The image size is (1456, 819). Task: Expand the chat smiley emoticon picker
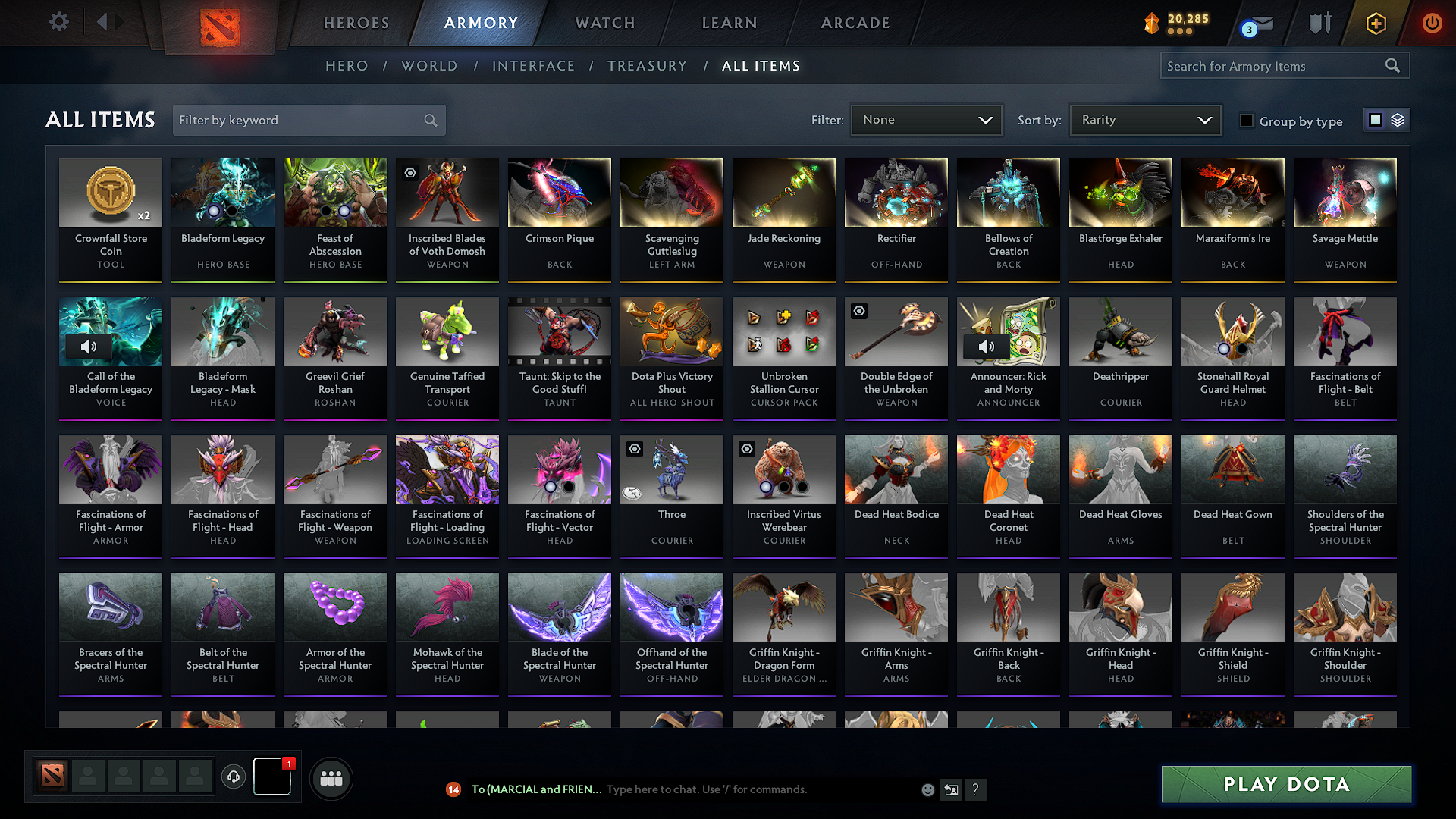coord(927,789)
